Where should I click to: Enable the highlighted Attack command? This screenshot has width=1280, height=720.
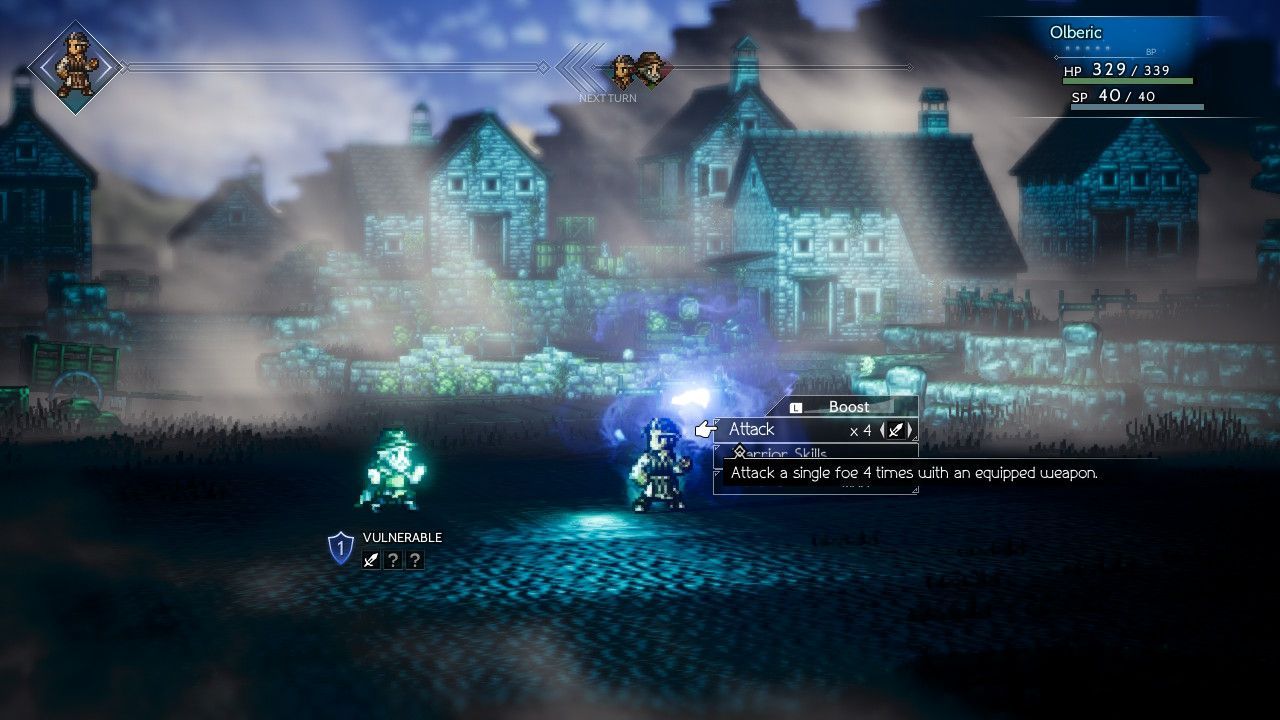click(755, 429)
